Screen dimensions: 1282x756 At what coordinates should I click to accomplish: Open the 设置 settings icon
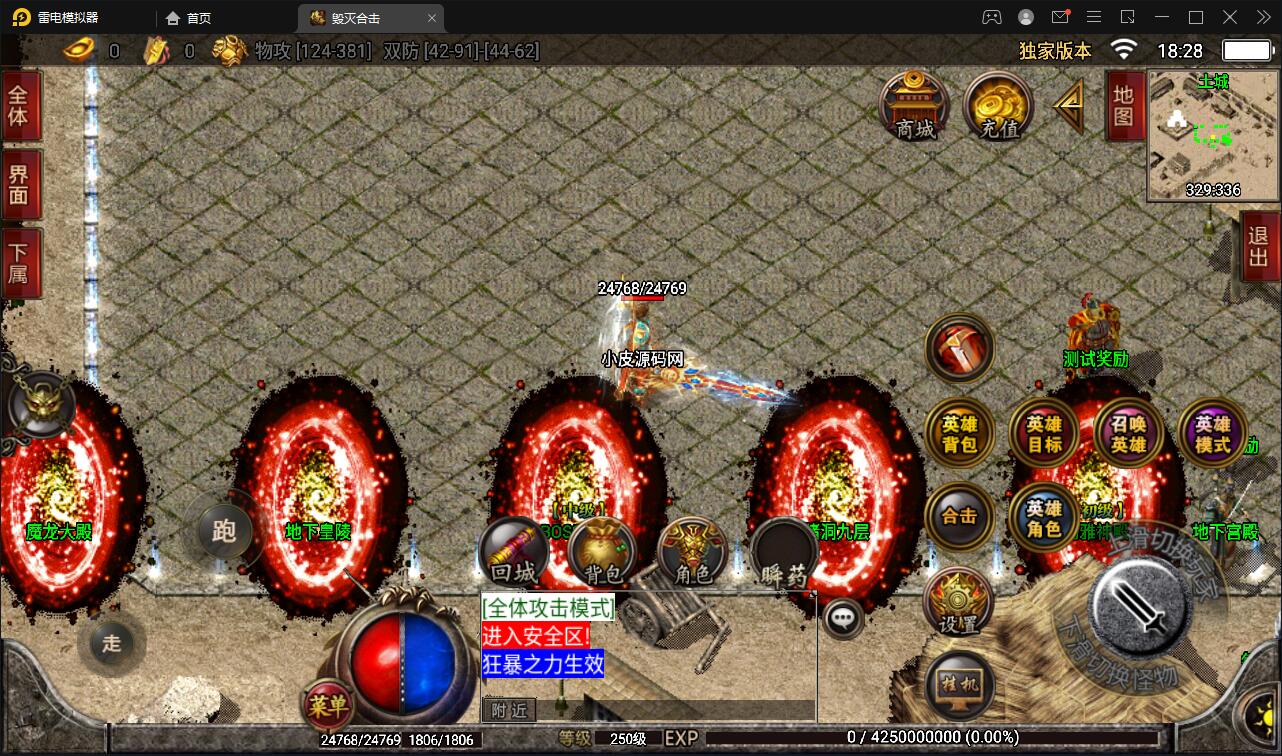(x=959, y=602)
